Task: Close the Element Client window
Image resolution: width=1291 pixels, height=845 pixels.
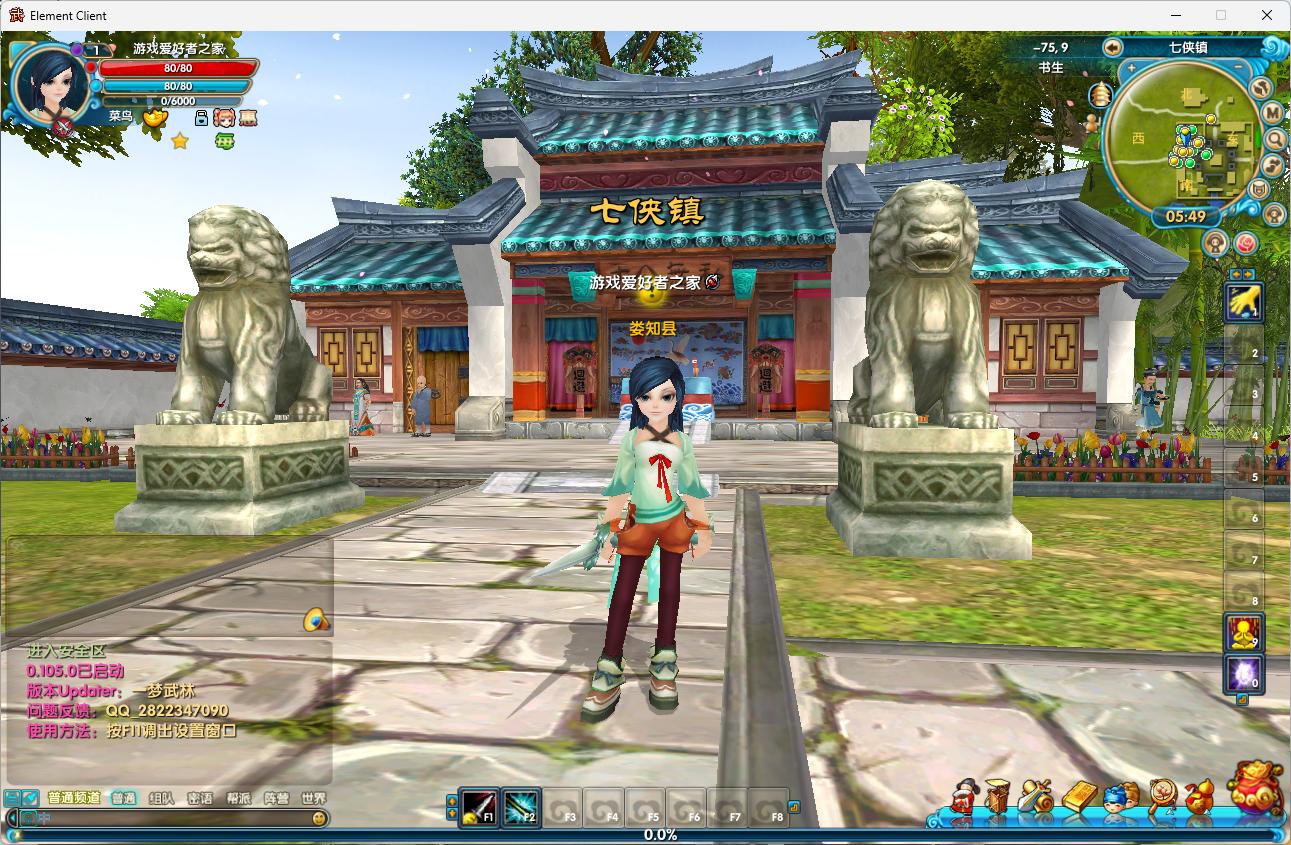Action: click(1267, 15)
